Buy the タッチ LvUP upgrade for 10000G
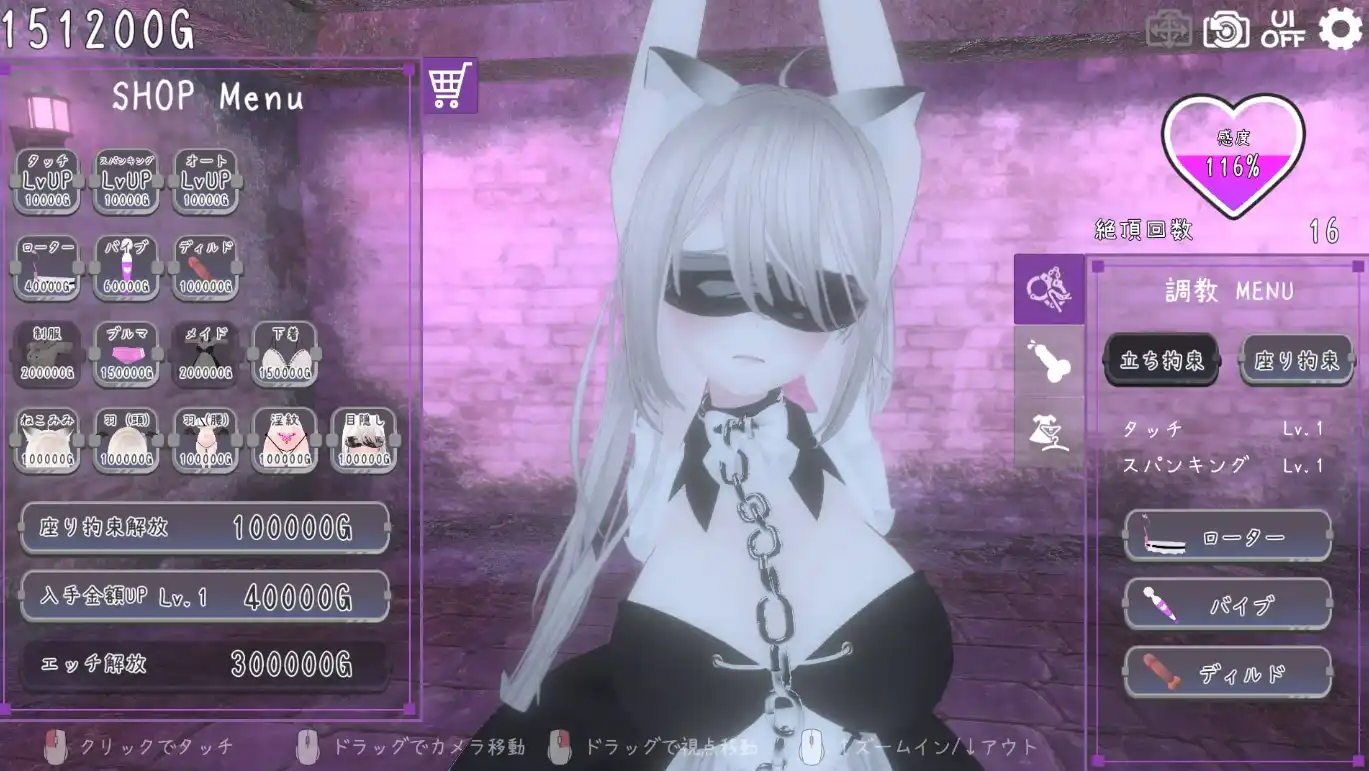1369x771 pixels. (47, 180)
